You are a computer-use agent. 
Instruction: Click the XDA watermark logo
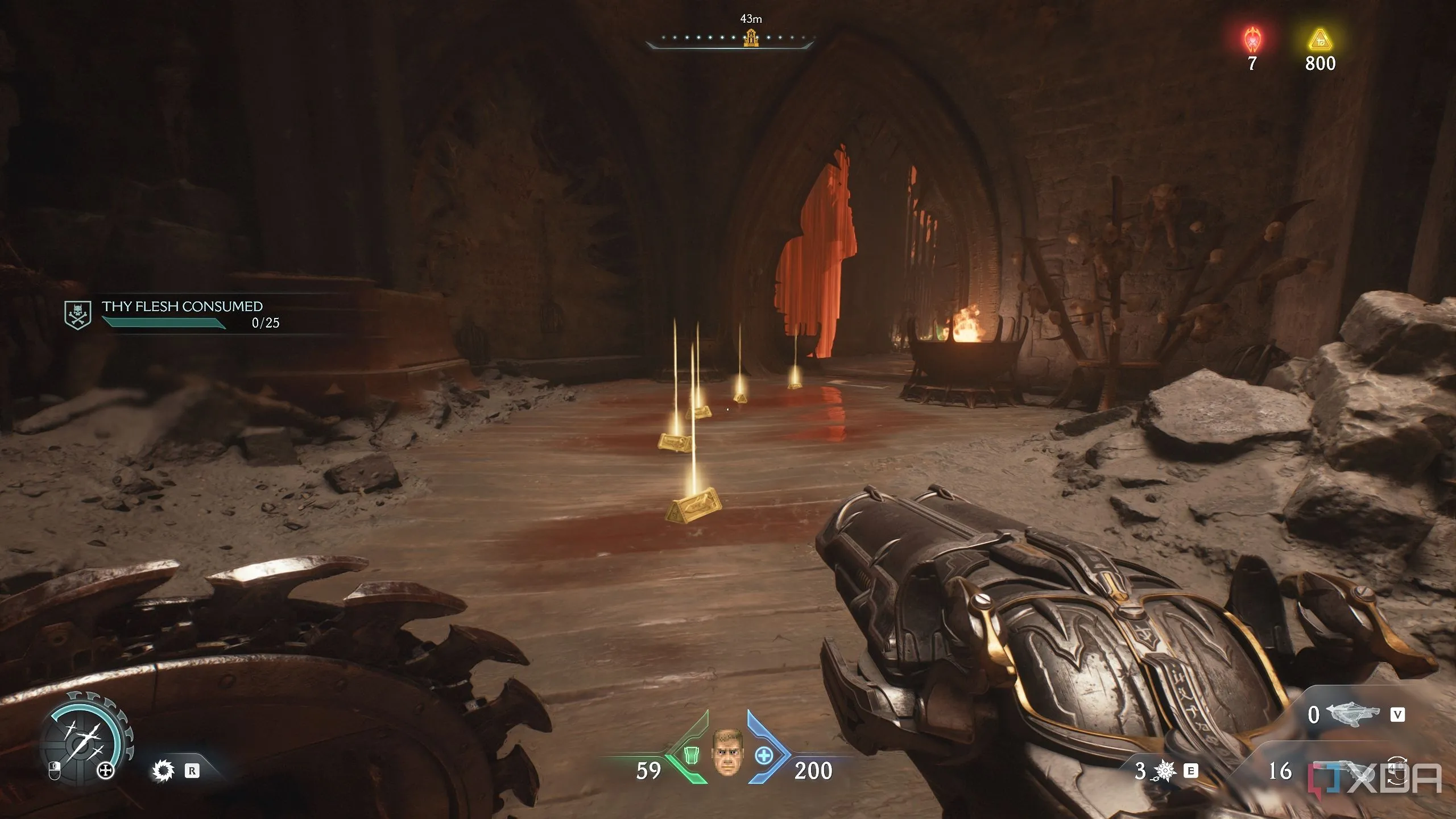[1375, 778]
